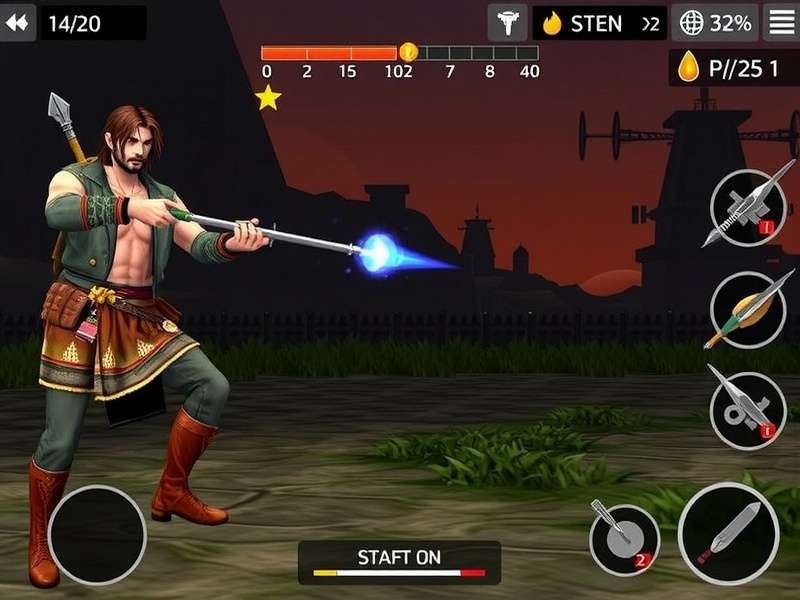Image resolution: width=800 pixels, height=600 pixels.
Task: Choose the golden spear ability
Action: coord(747,309)
